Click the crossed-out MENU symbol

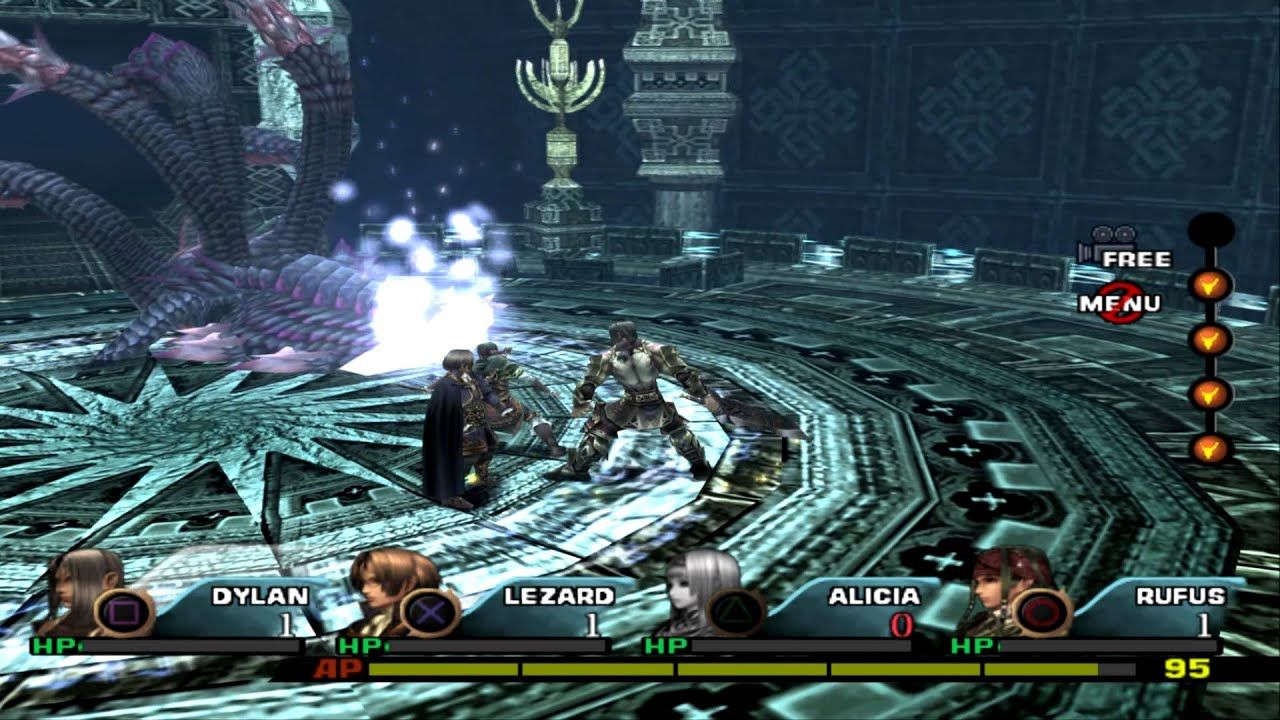pyautogui.click(x=1121, y=302)
